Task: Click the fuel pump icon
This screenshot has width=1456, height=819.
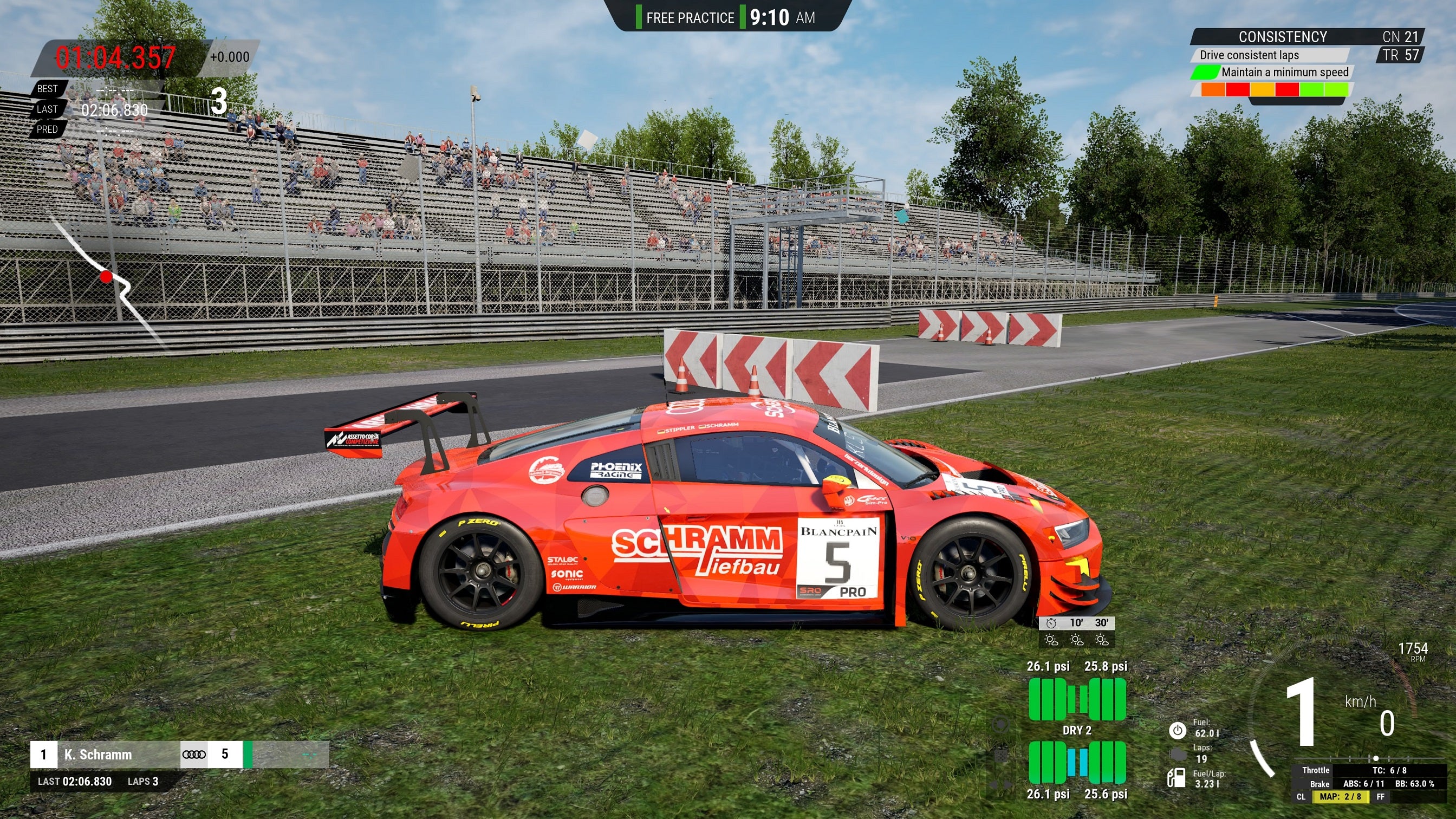Action: tap(1176, 778)
